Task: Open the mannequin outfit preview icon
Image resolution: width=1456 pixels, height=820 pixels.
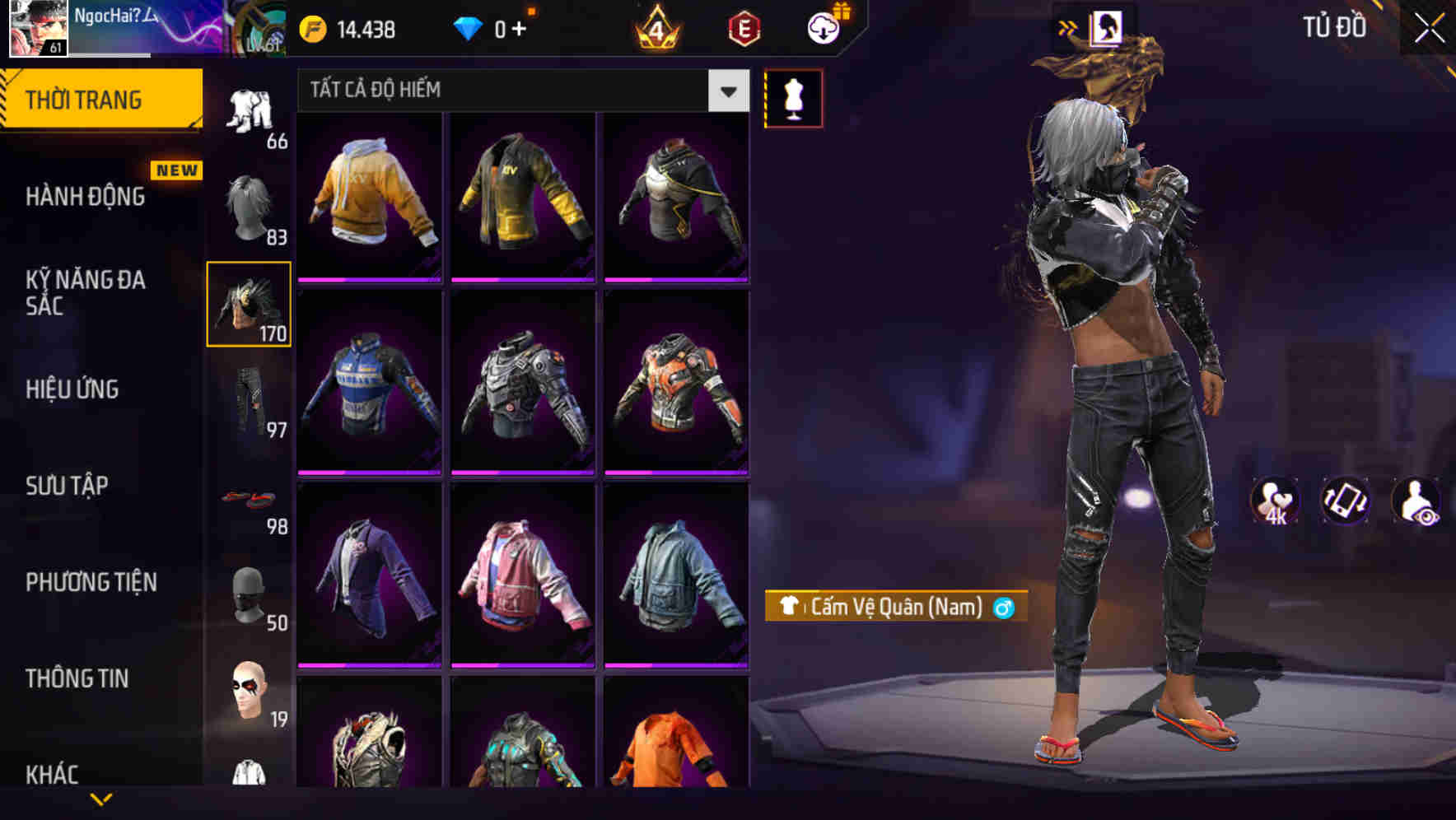Action: point(793,97)
